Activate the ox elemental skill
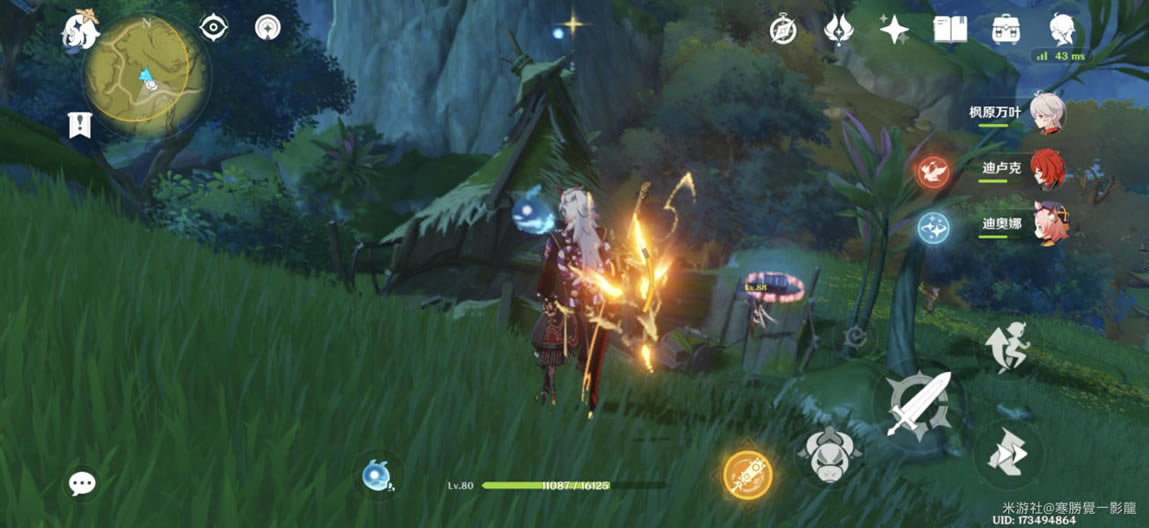 tap(829, 455)
